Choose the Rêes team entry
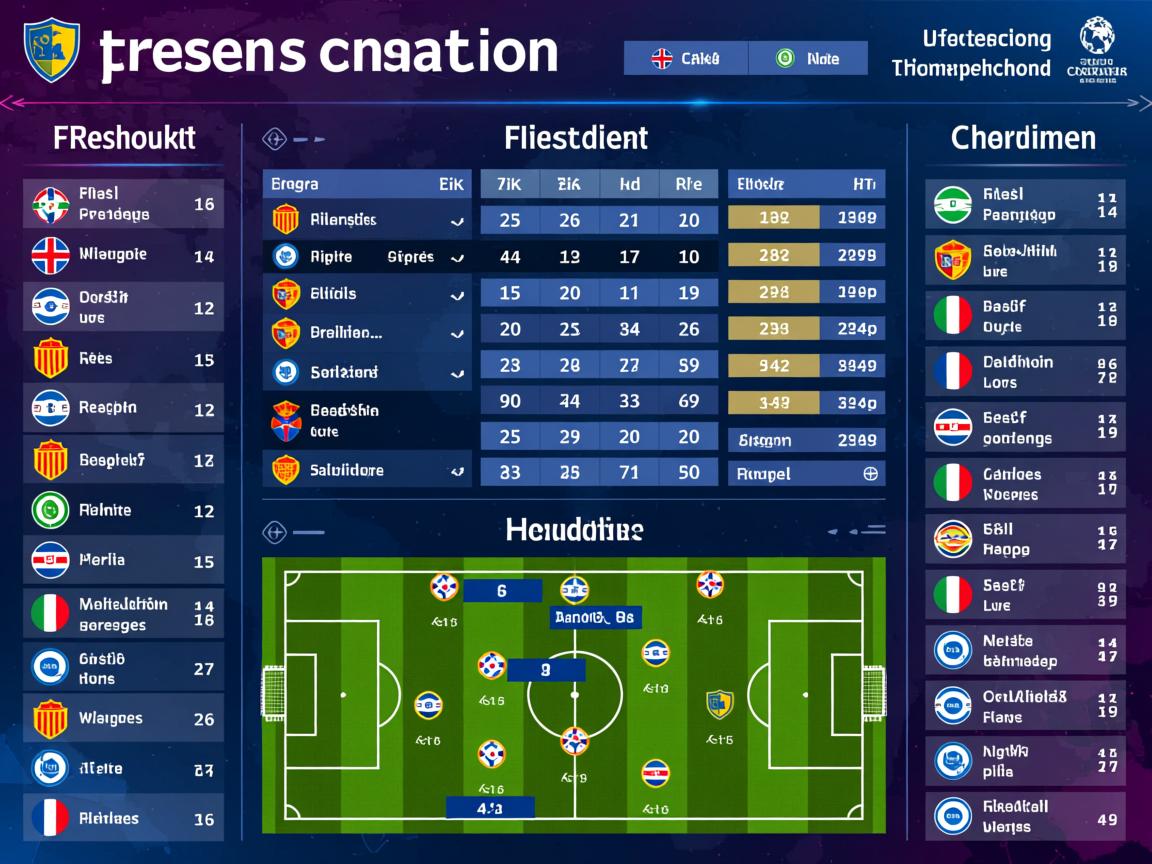 (x=123, y=358)
